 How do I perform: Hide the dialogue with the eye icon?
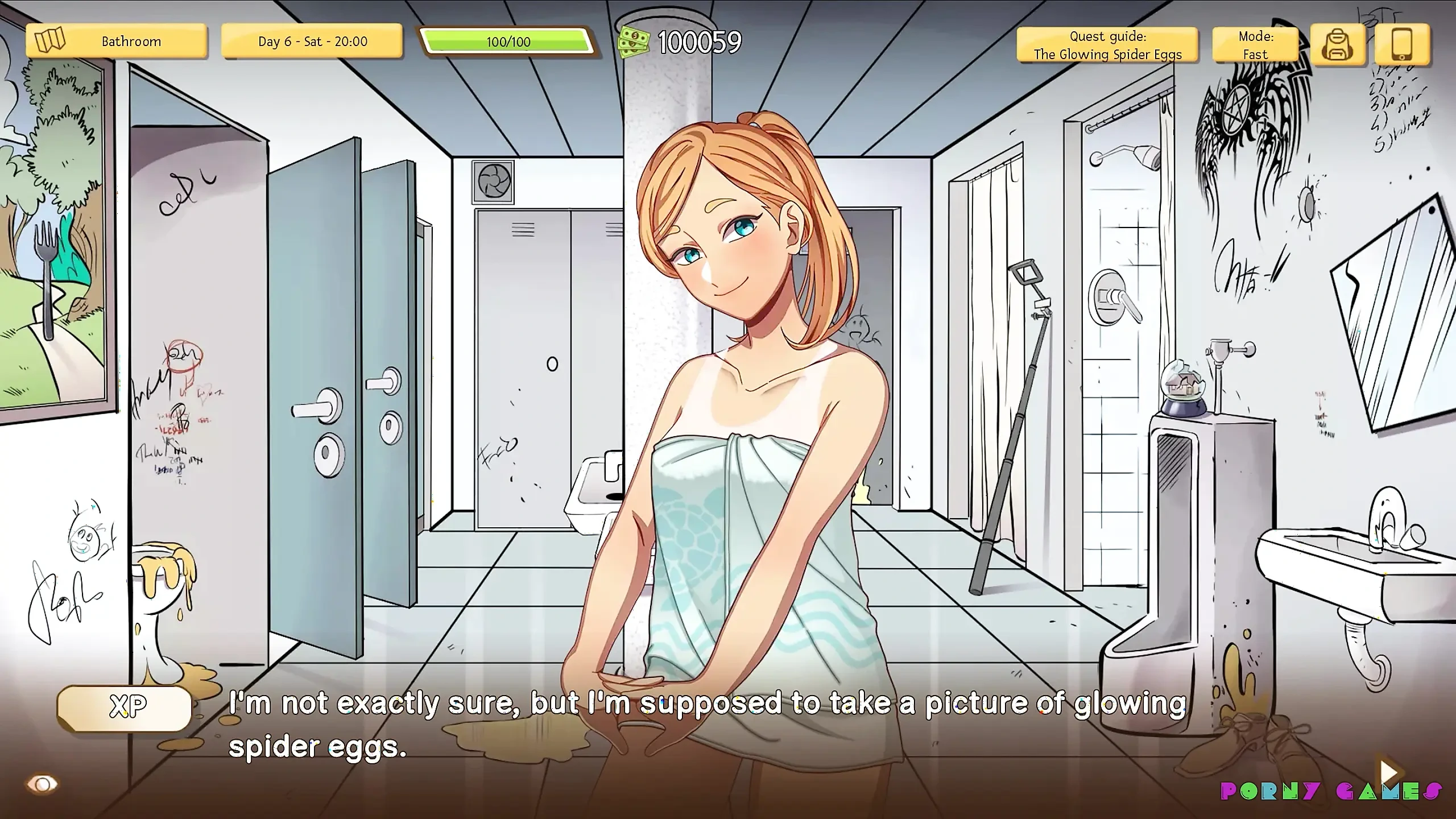pos(43,785)
